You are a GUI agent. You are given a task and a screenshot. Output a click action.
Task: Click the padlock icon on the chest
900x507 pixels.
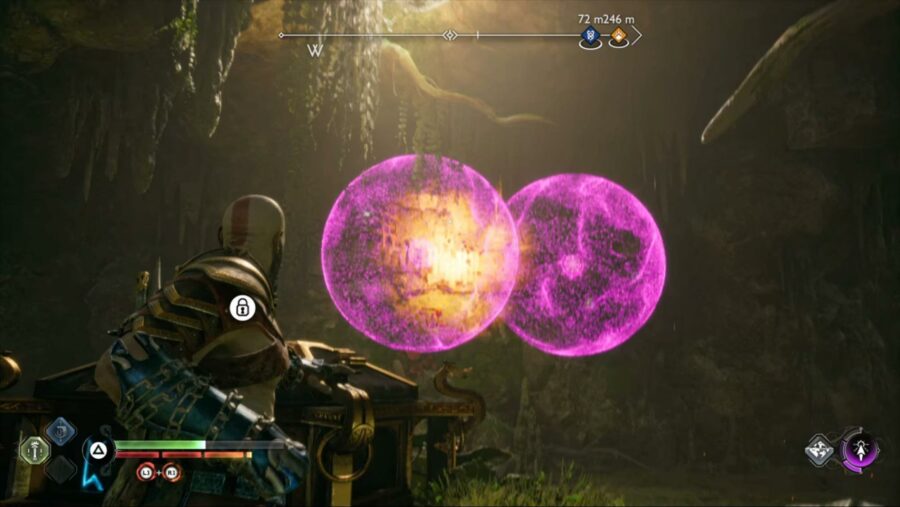tap(241, 308)
